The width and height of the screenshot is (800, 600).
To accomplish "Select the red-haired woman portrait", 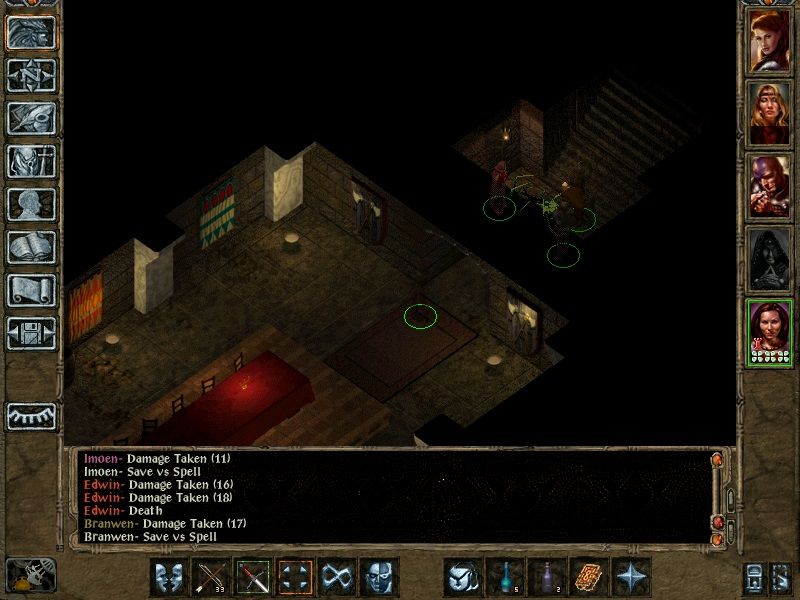I will [770, 40].
